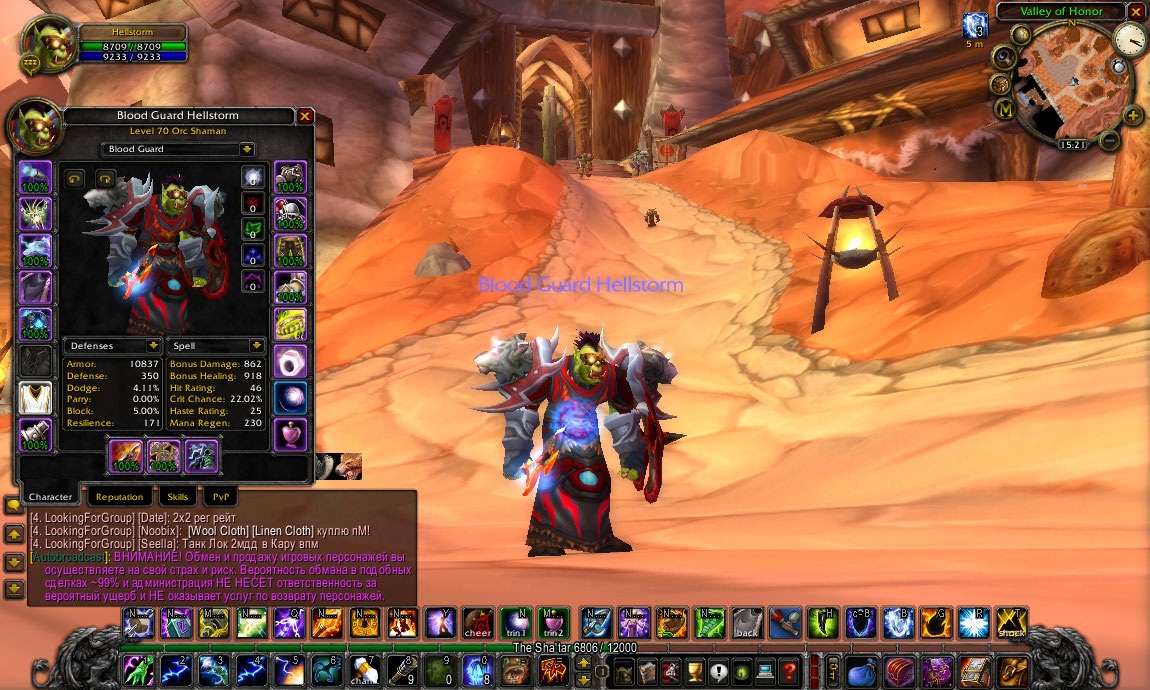Image resolution: width=1150 pixels, height=690 pixels.
Task: Click the Water Shield buff icon
Action: tap(974, 26)
